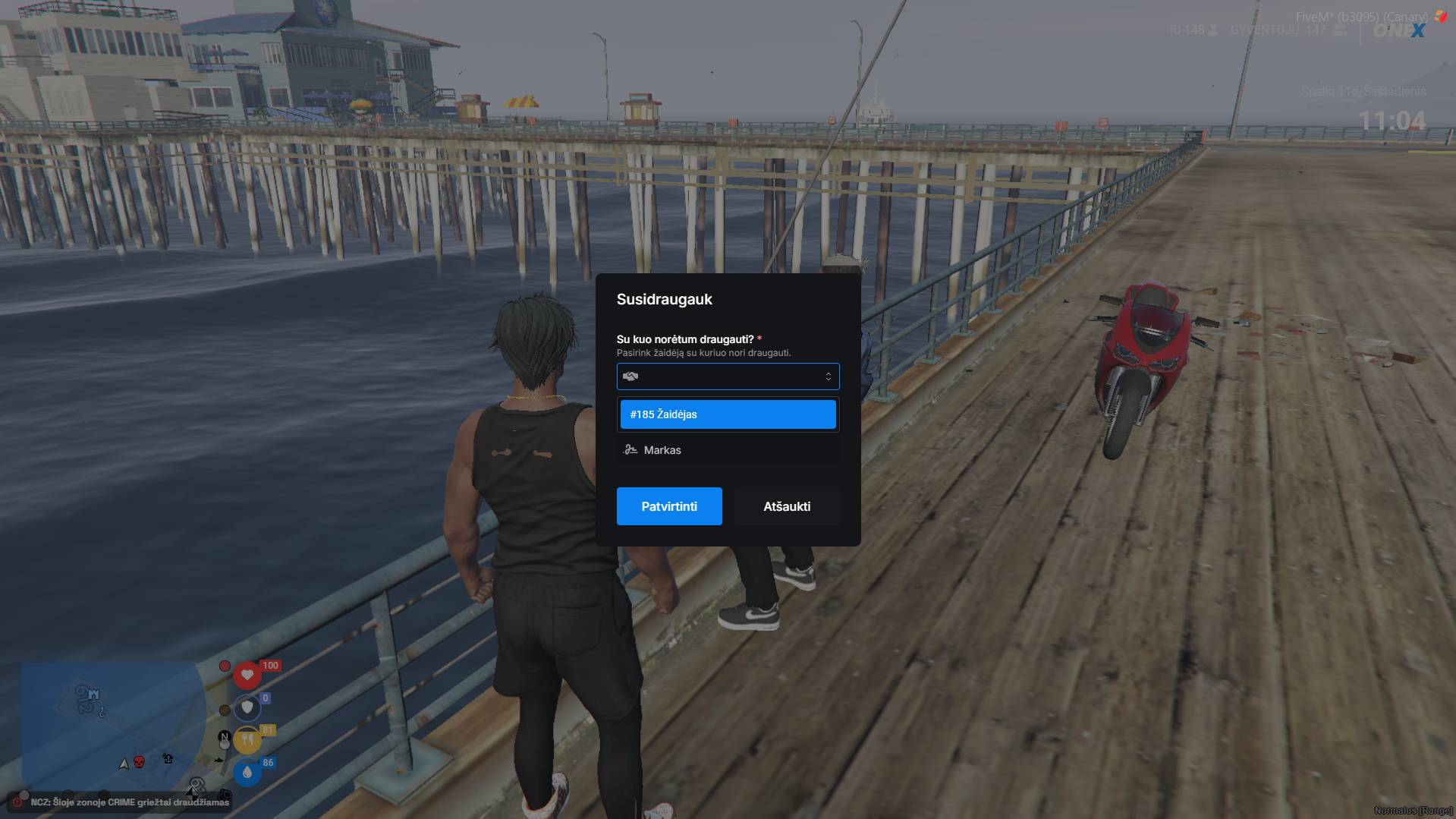This screenshot has height=819, width=1456.
Task: Confirm with the Patvirtinti button
Action: click(x=668, y=506)
